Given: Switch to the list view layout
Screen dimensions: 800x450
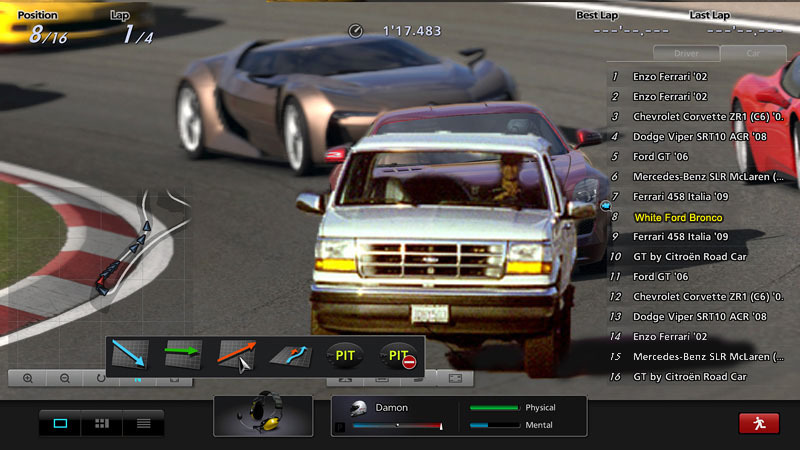Looking at the screenshot, I should [x=143, y=423].
